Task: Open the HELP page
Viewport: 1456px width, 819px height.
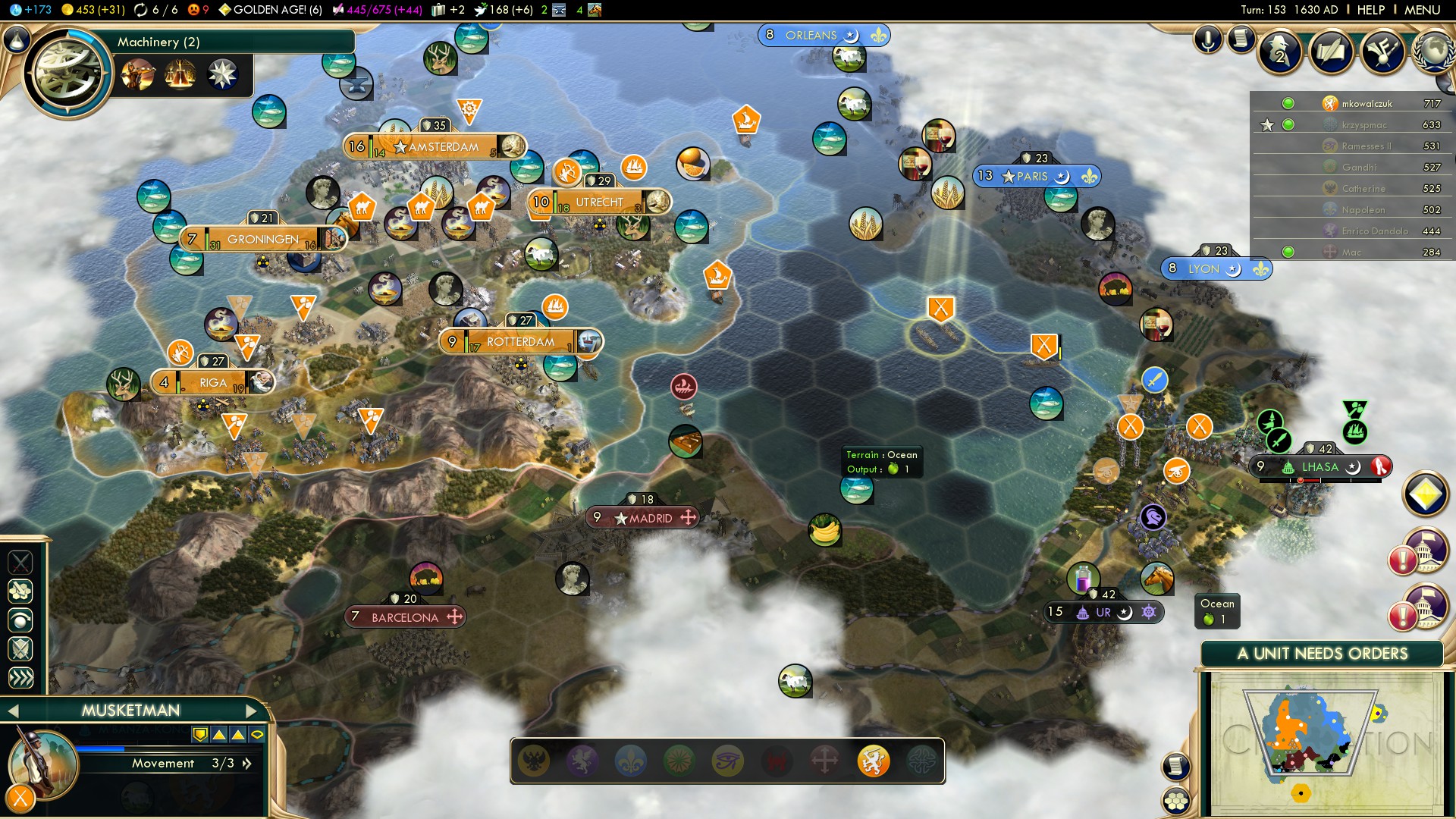Action: click(x=1370, y=10)
